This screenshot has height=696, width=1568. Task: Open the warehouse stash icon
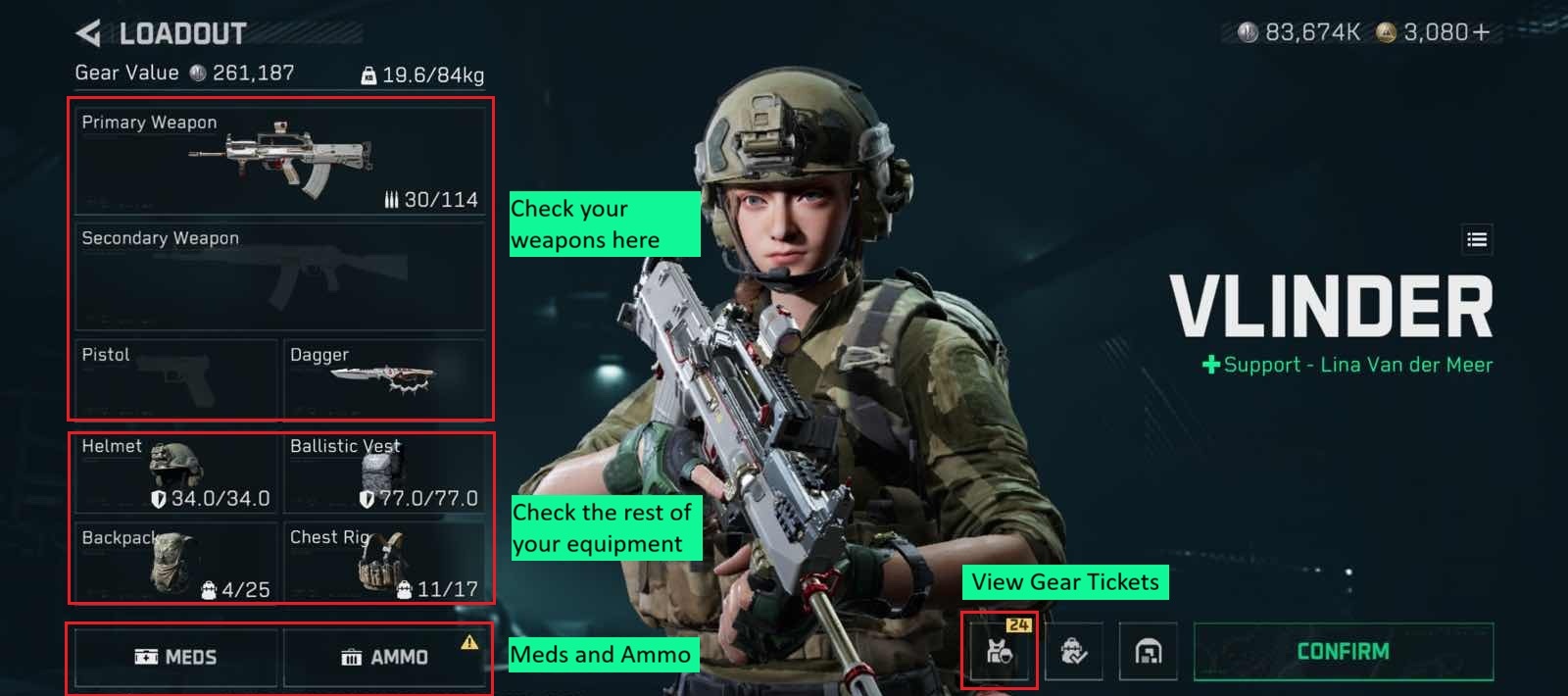1148,651
